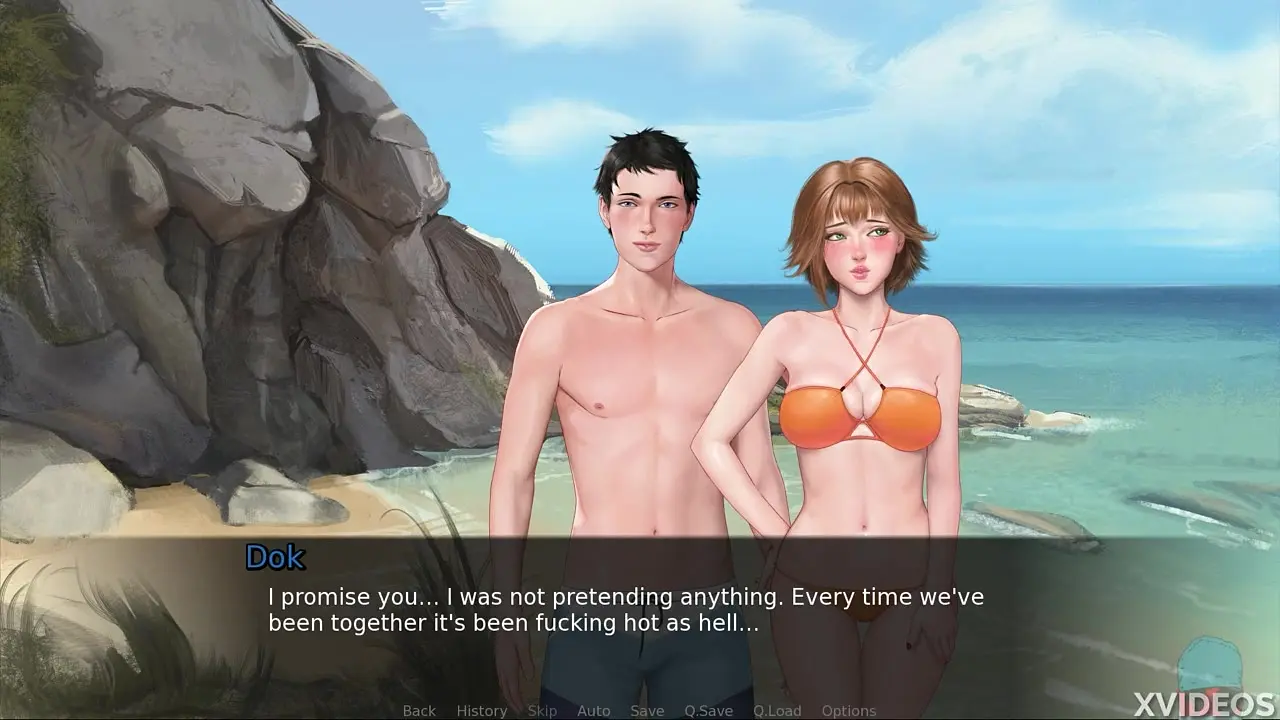Go back one dialogue line
The width and height of the screenshot is (1280, 720).
(x=419, y=711)
